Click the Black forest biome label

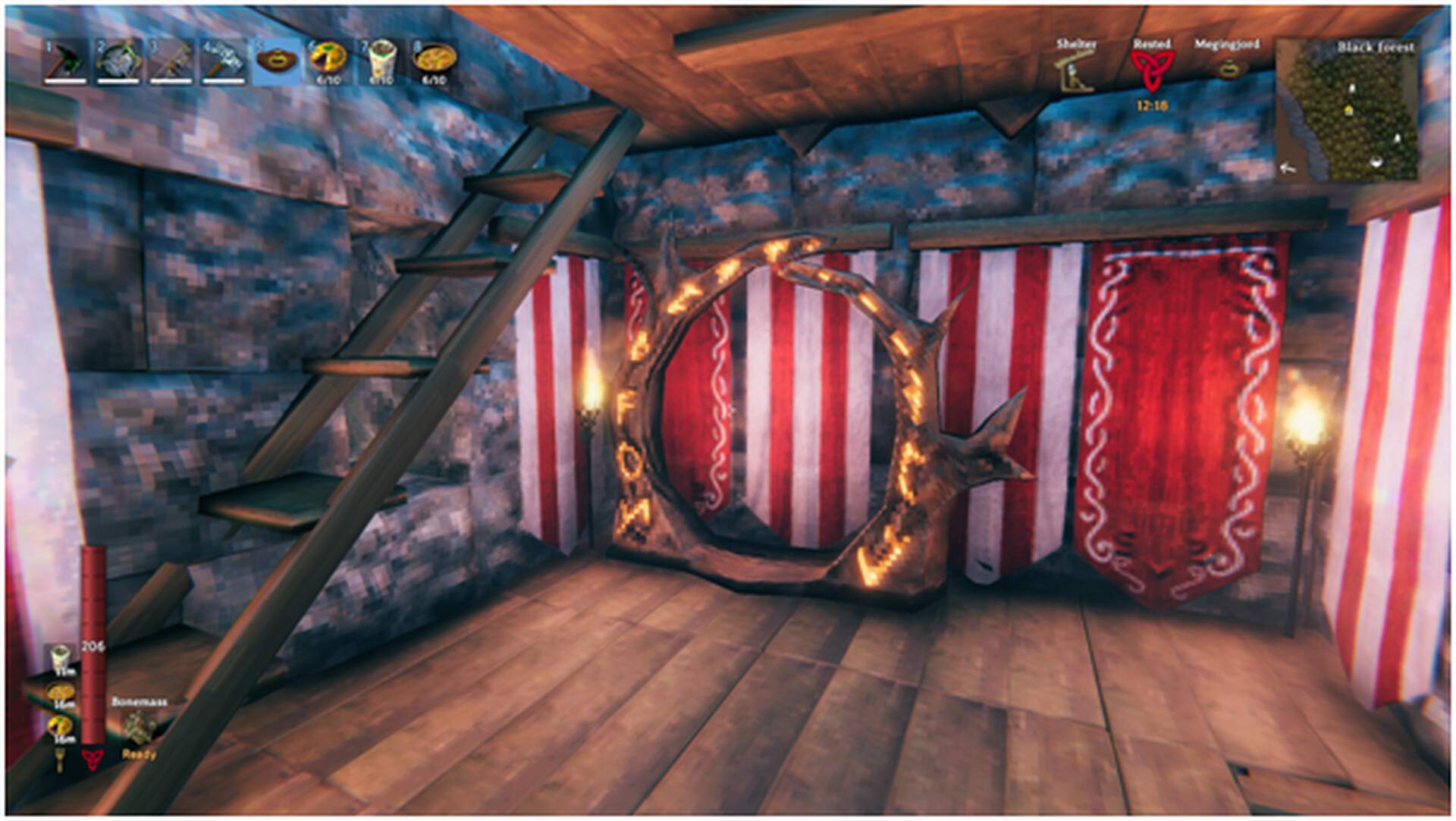[1376, 47]
